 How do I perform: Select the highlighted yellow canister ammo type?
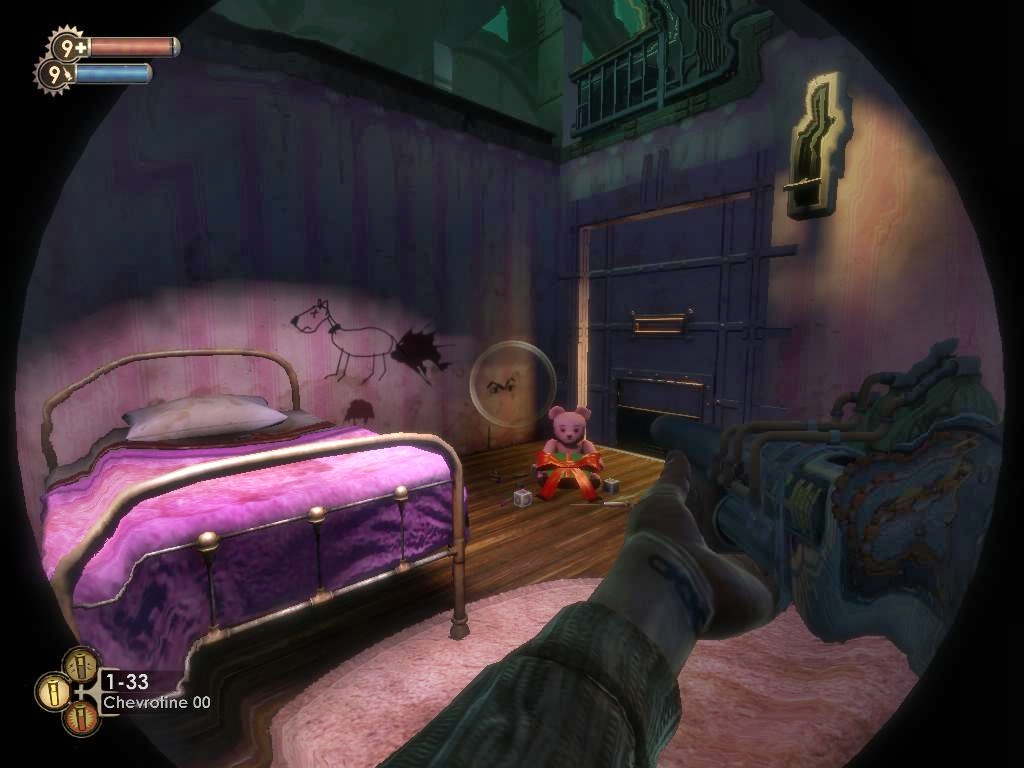pos(53,691)
